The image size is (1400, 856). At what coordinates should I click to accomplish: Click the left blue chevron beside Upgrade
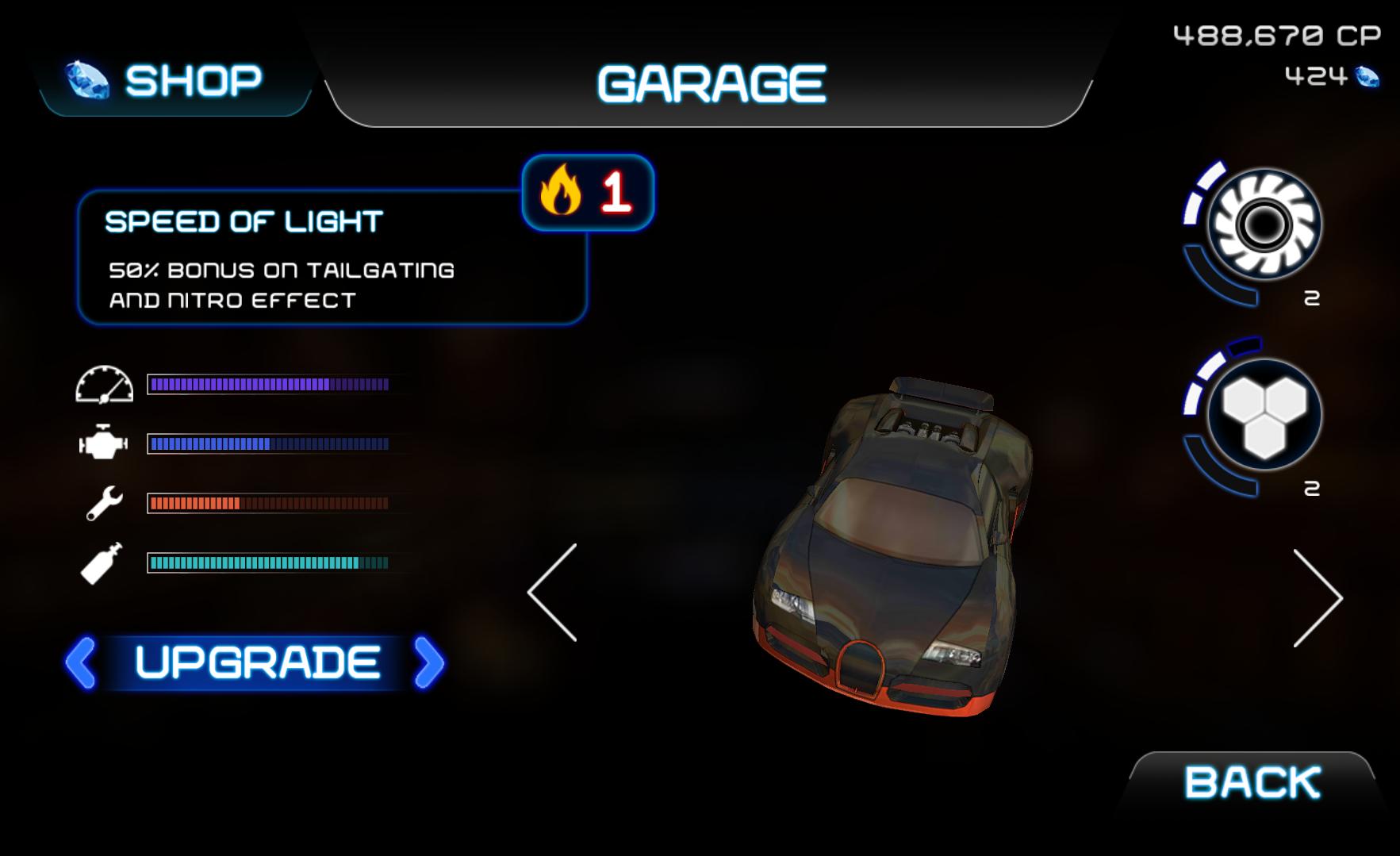pyautogui.click(x=81, y=662)
